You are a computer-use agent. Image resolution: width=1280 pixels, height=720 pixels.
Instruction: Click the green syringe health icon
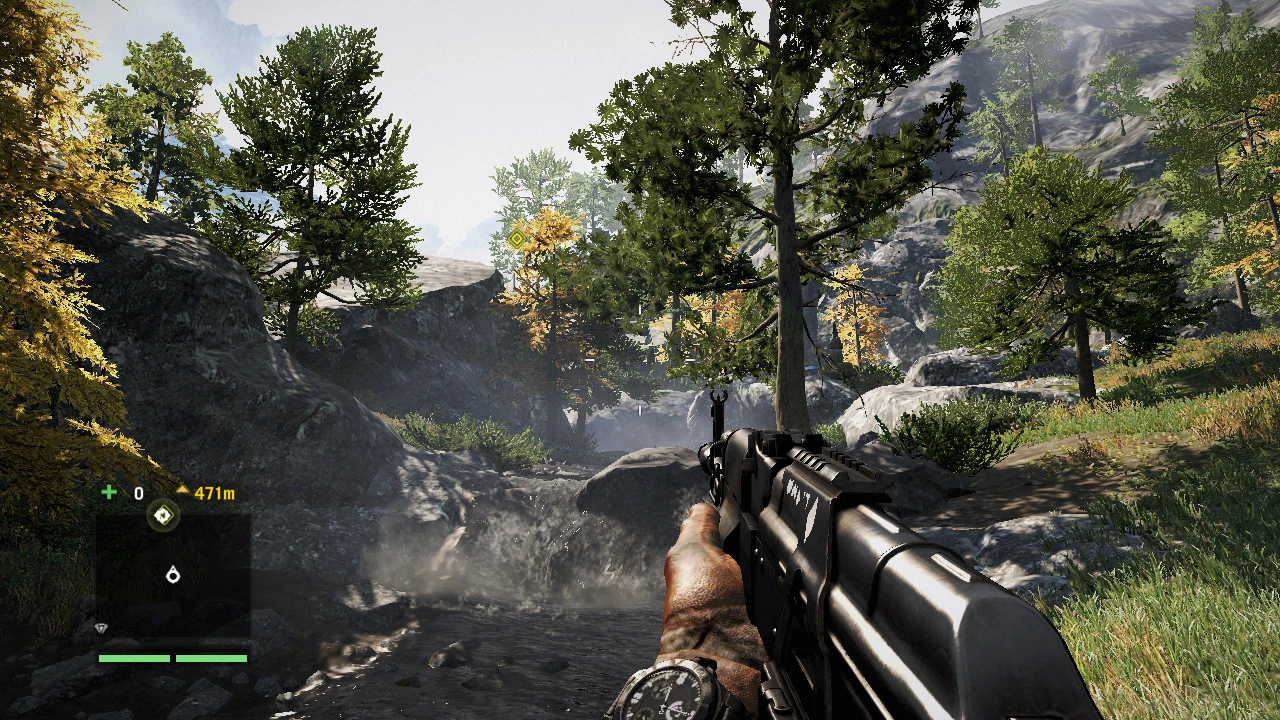[x=108, y=493]
